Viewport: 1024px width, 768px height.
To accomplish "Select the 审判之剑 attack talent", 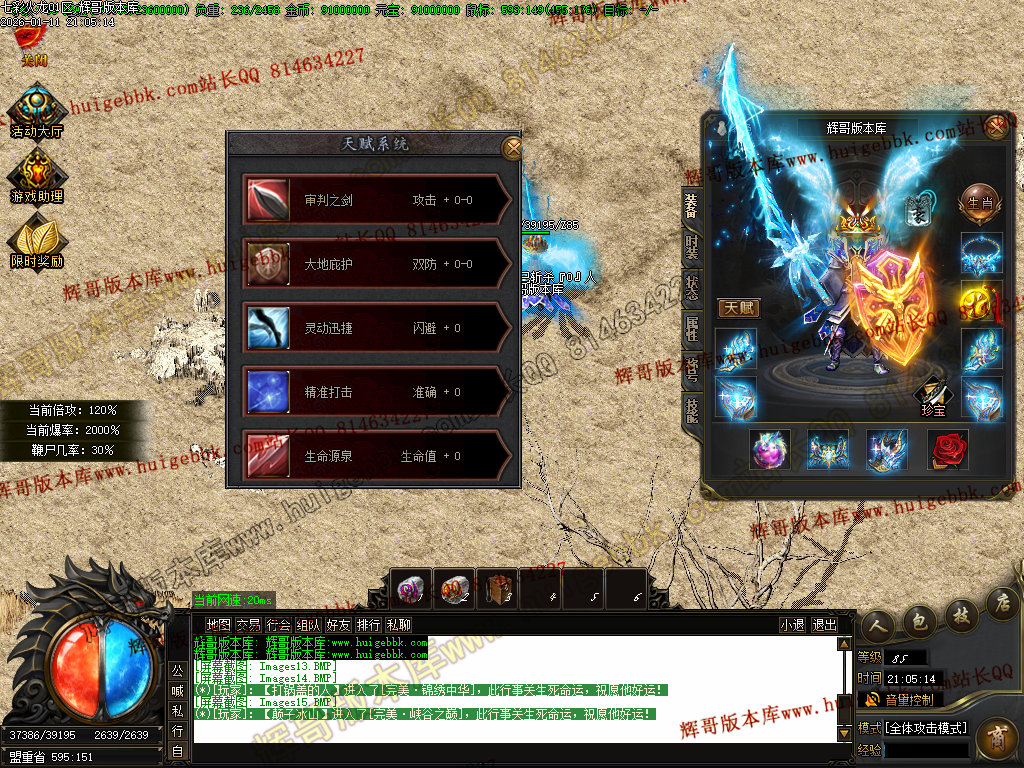I will (376, 200).
